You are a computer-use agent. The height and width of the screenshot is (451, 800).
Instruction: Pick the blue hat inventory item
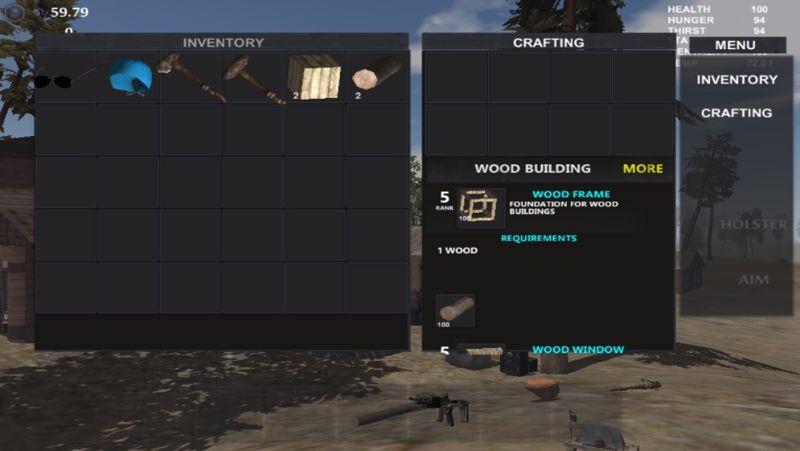pyautogui.click(x=129, y=77)
